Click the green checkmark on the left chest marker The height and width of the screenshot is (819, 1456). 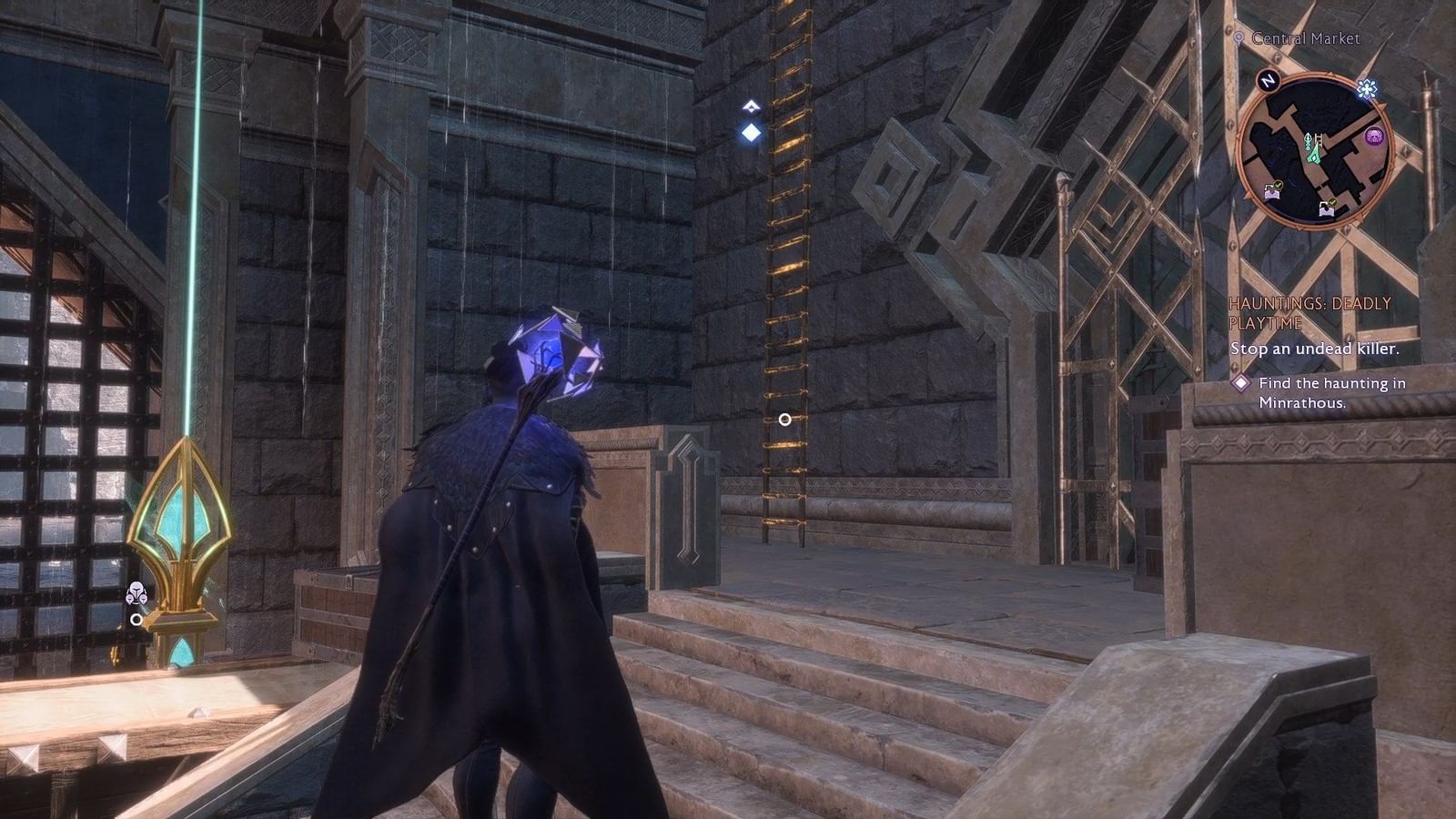tap(1278, 185)
